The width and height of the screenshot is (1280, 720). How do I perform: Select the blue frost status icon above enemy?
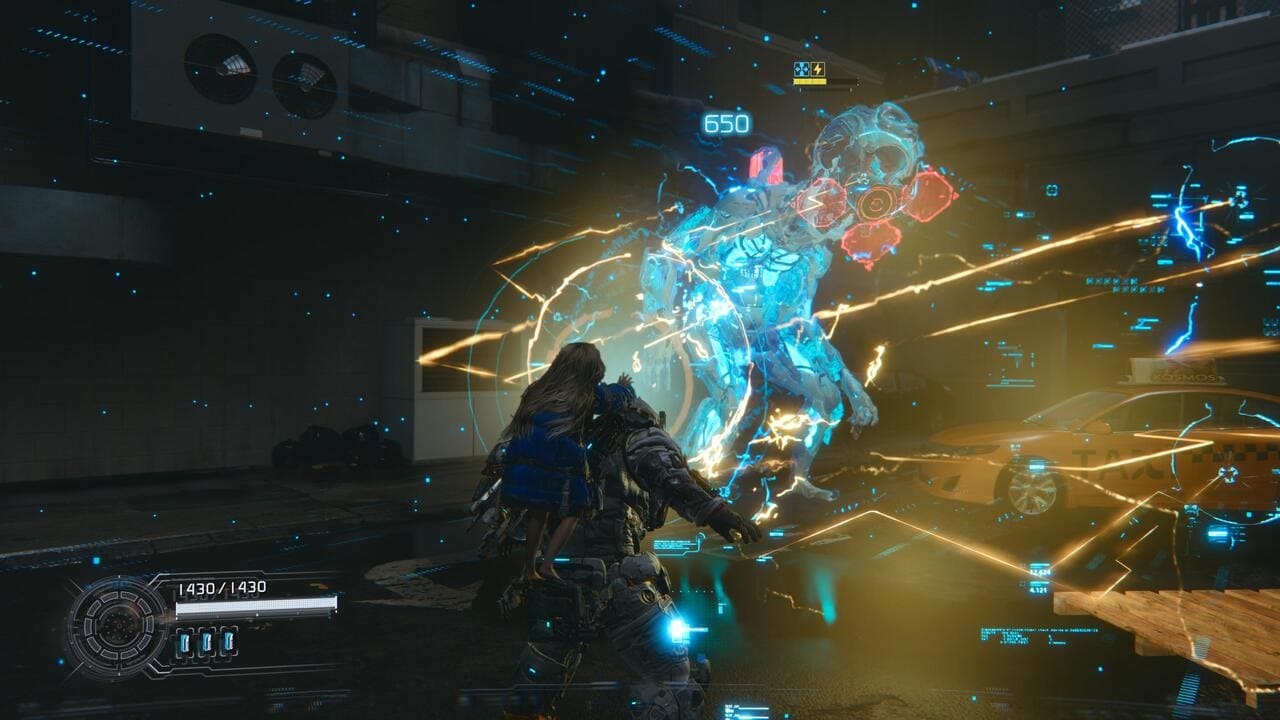click(x=801, y=69)
